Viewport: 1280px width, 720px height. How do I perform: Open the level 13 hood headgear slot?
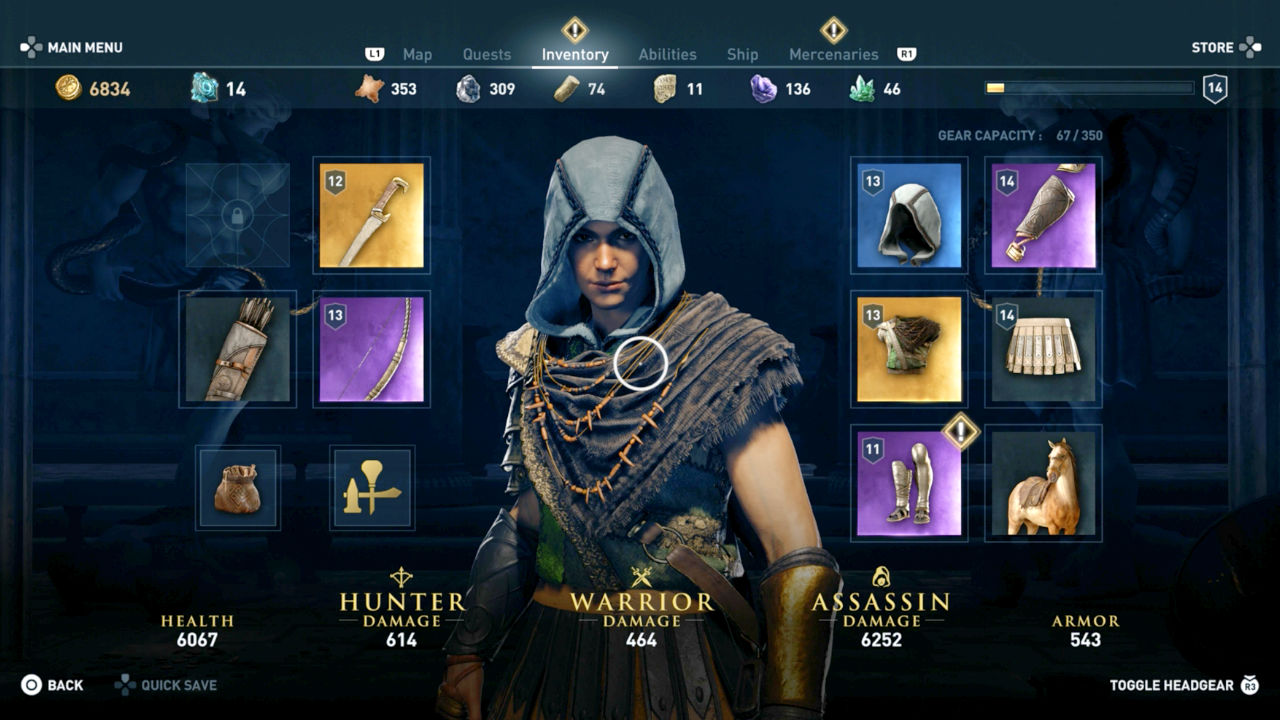pos(908,215)
